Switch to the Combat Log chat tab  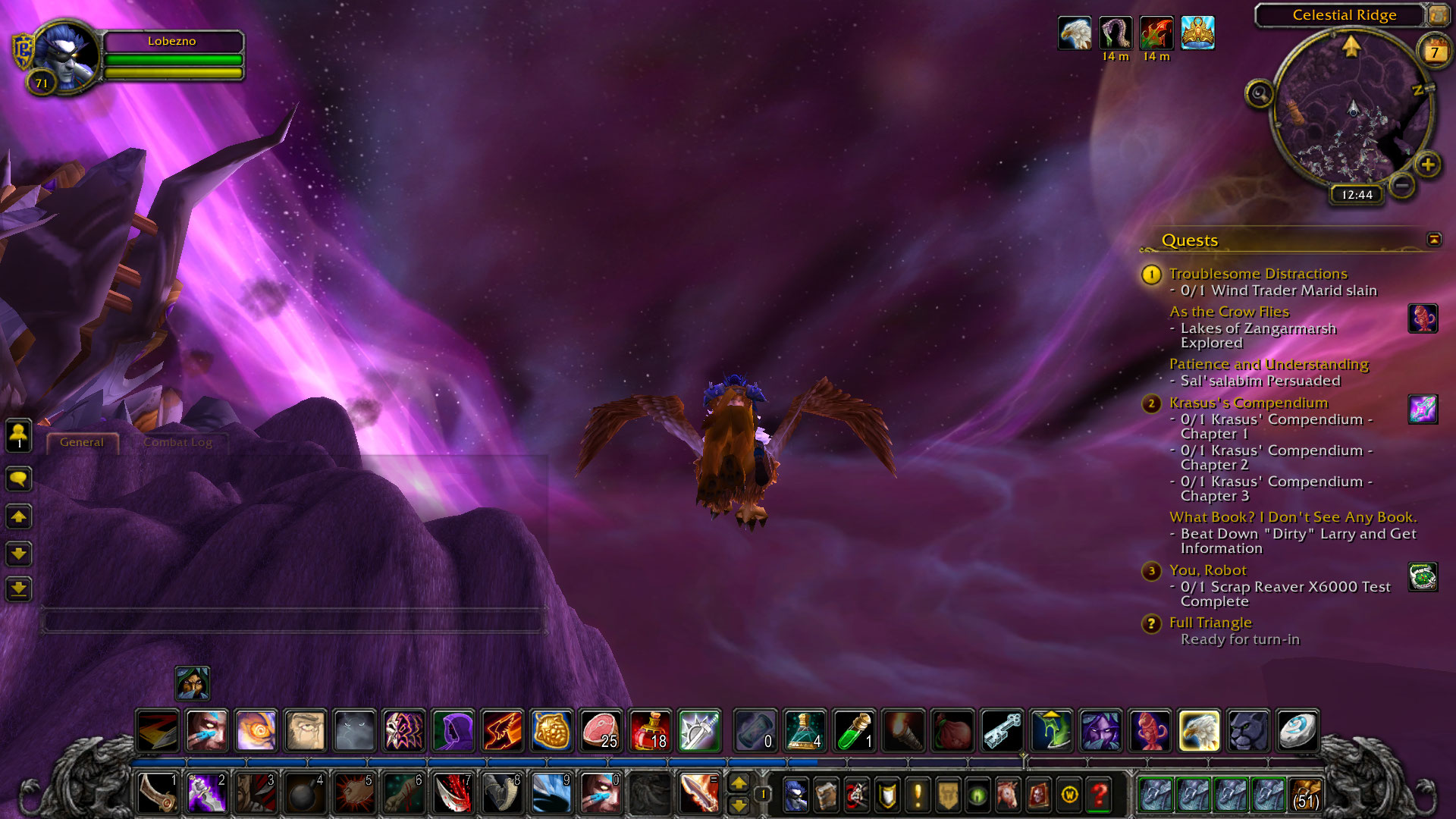point(177,442)
